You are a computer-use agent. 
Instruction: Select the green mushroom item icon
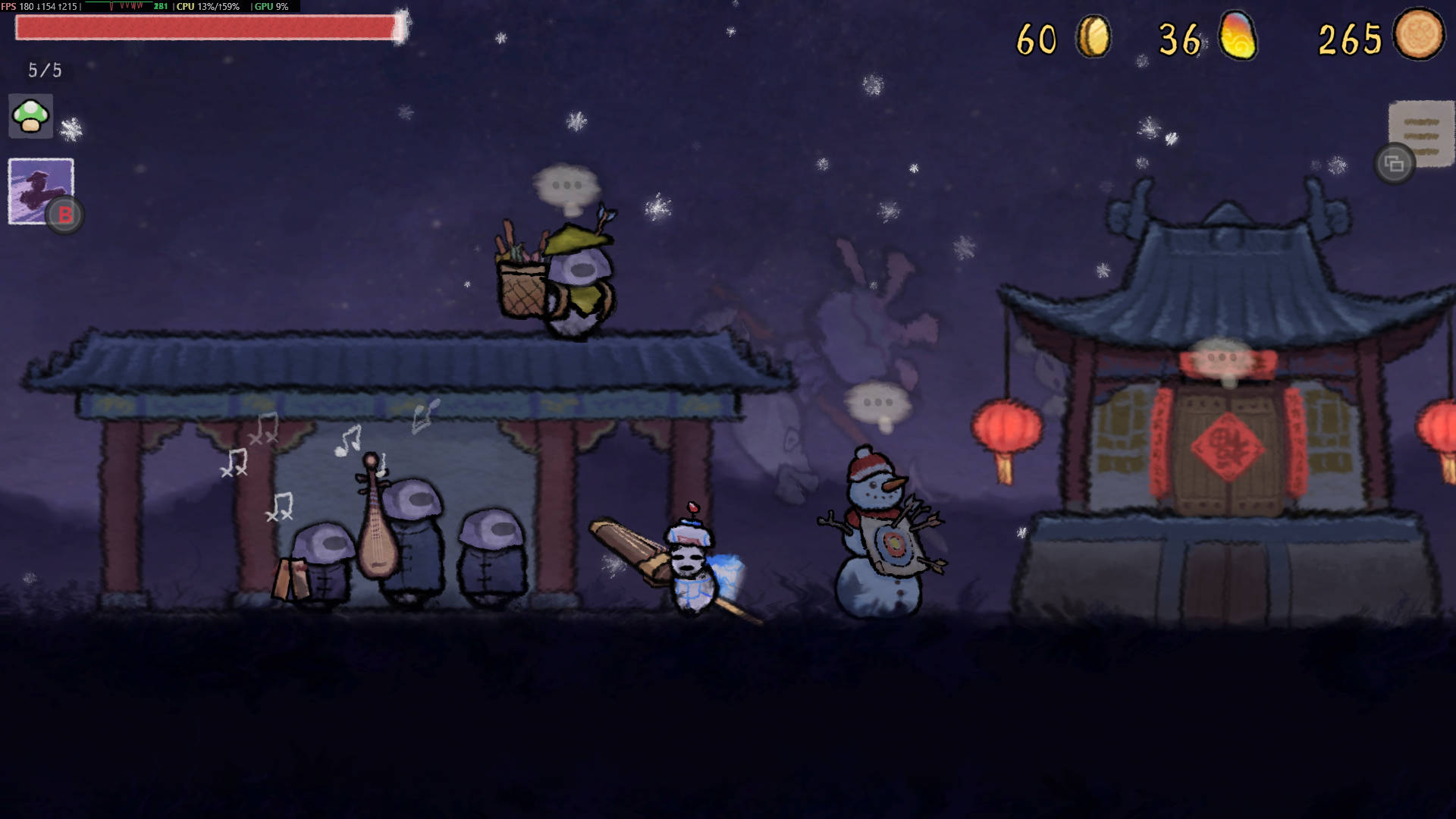(x=31, y=116)
